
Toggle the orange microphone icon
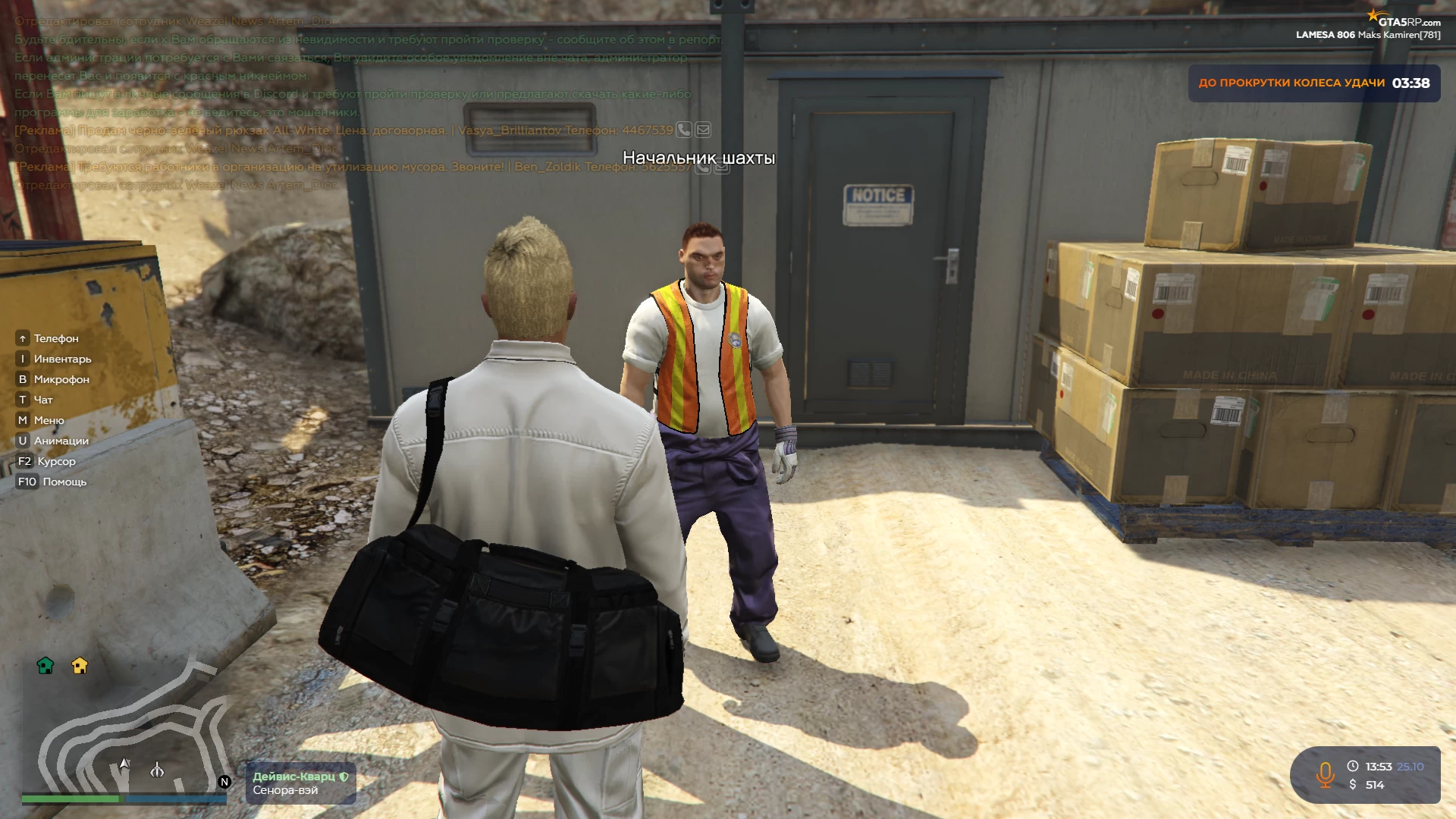click(x=1325, y=775)
